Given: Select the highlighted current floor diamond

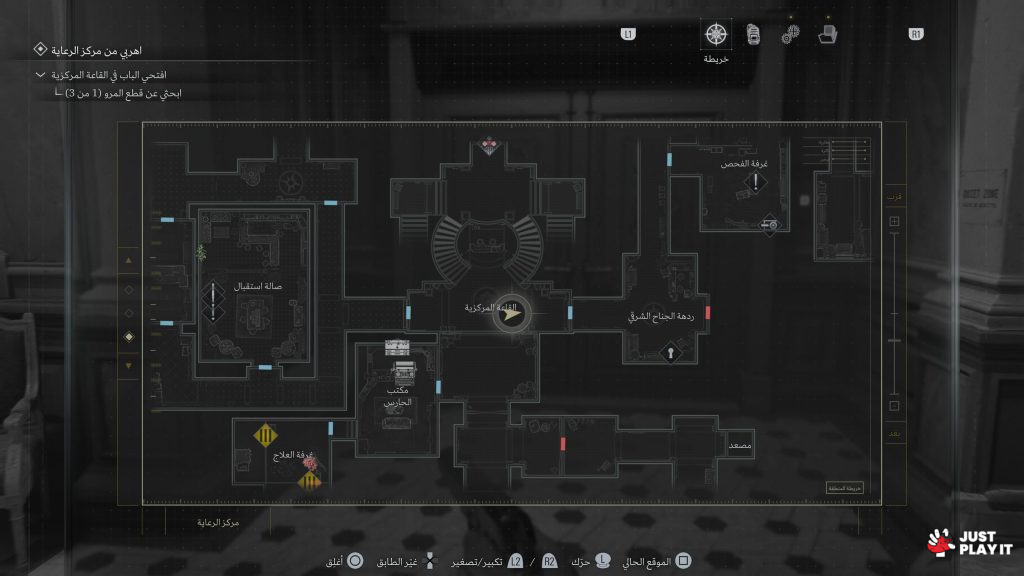Looking at the screenshot, I should 127,337.
